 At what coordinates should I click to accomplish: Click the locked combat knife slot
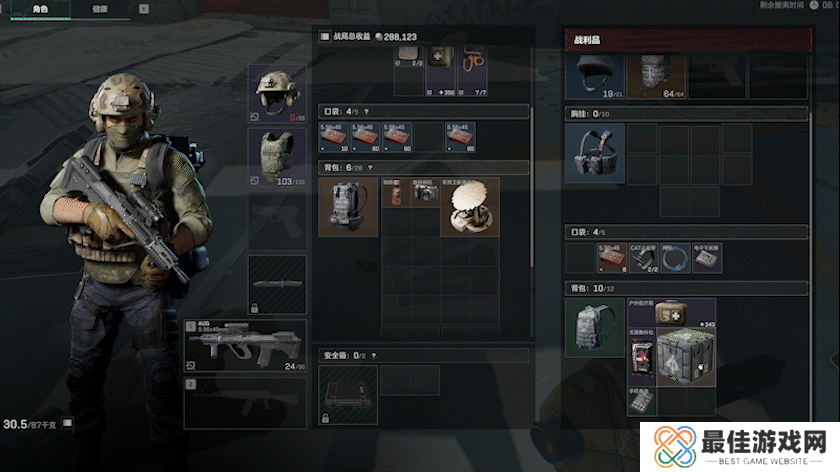coord(277,283)
